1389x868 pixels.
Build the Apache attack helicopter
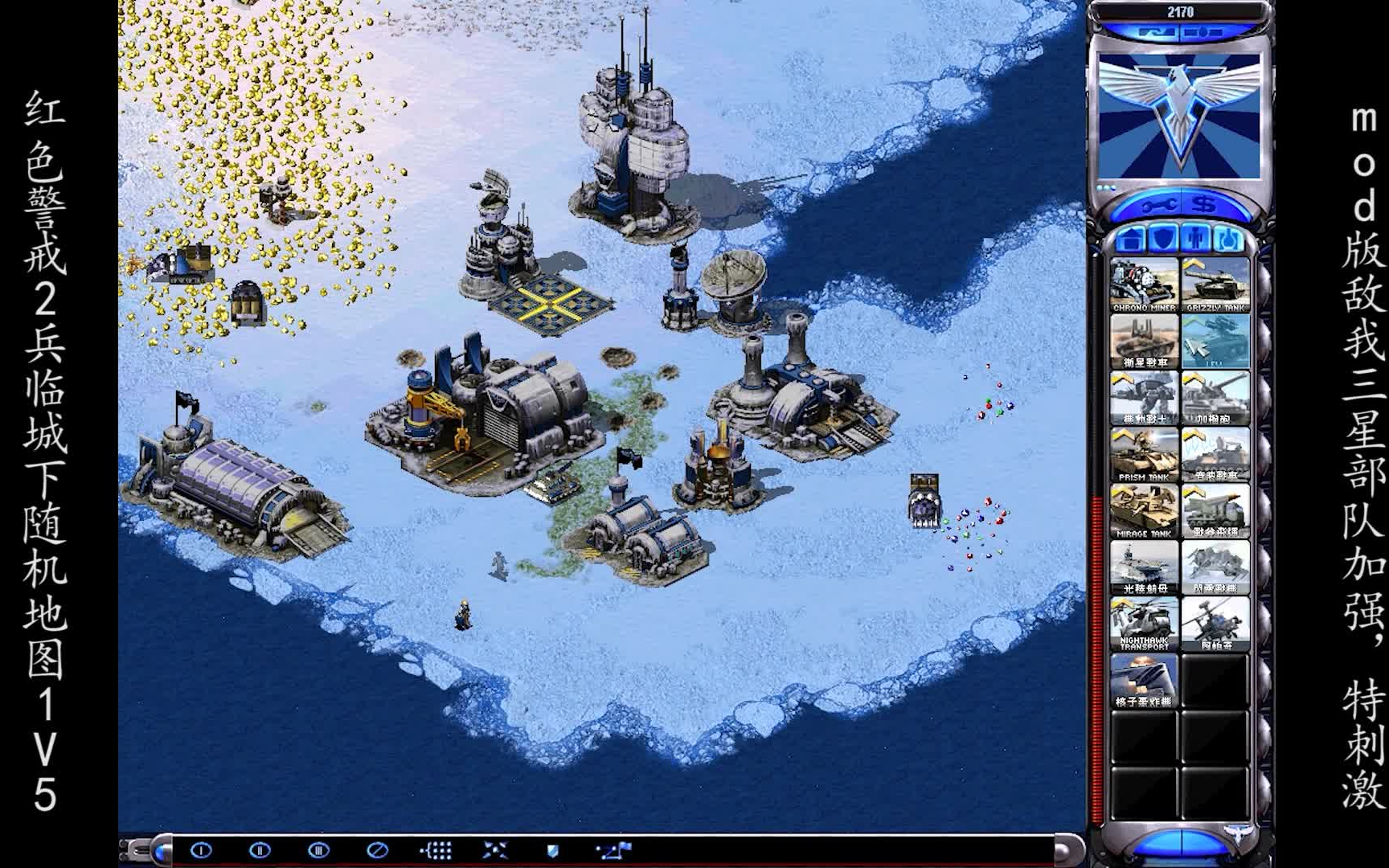tap(1215, 624)
